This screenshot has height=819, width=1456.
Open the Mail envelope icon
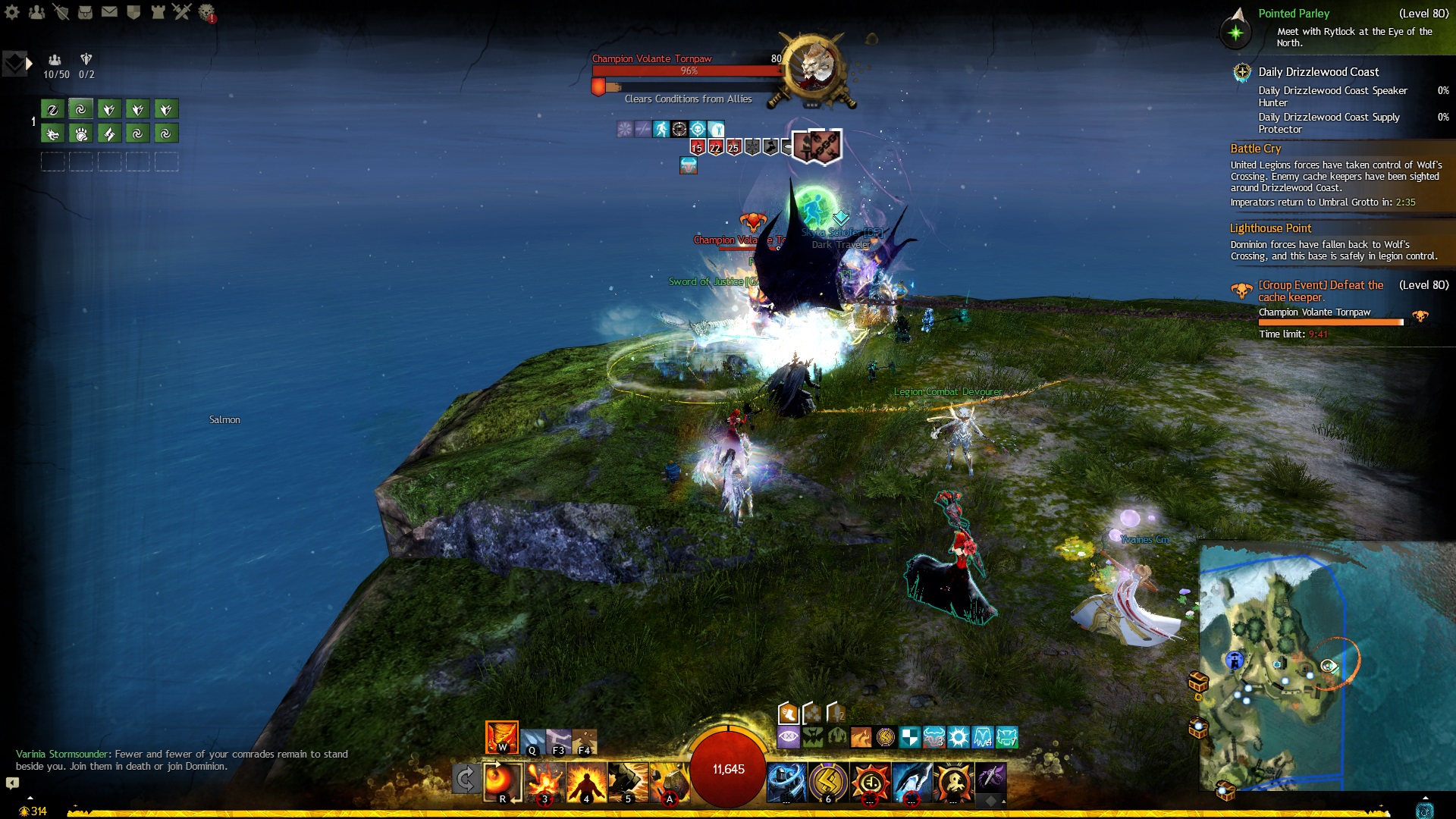pos(109,11)
